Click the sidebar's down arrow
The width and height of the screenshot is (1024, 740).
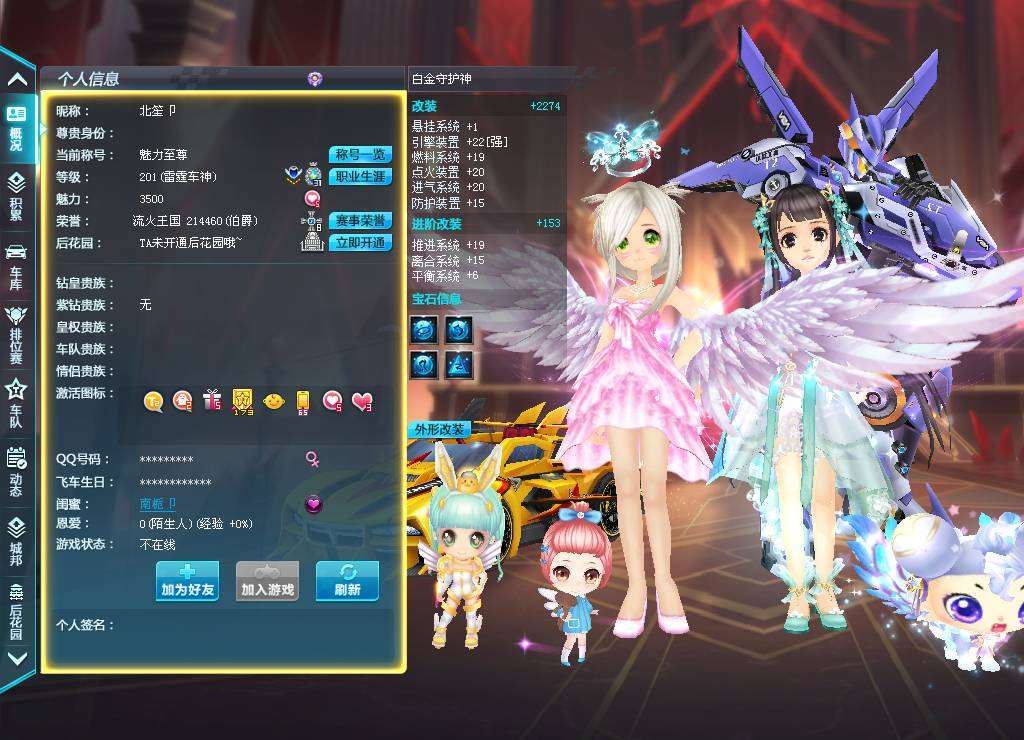[x=17, y=658]
